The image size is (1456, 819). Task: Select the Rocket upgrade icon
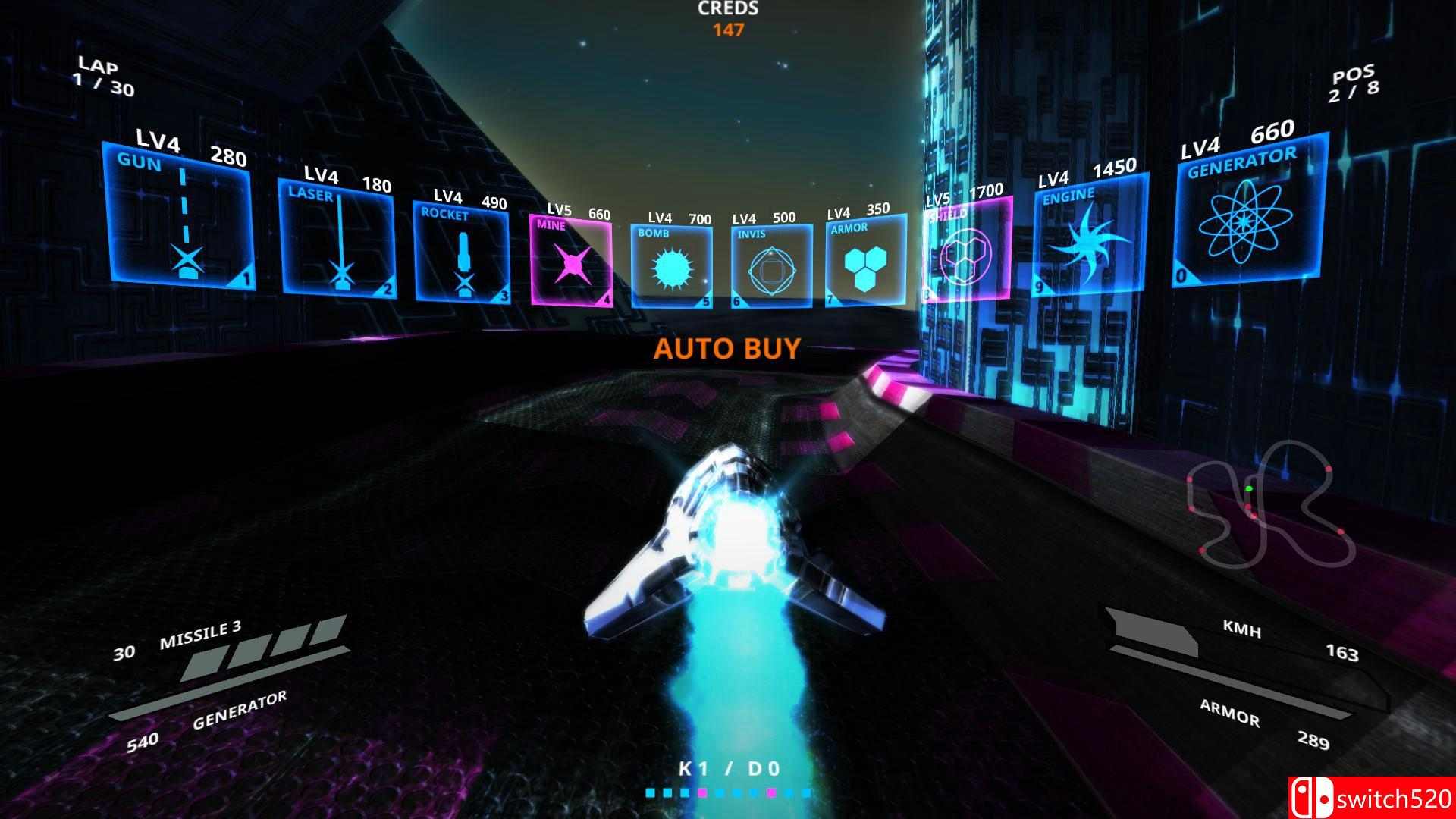pyautogui.click(x=463, y=254)
